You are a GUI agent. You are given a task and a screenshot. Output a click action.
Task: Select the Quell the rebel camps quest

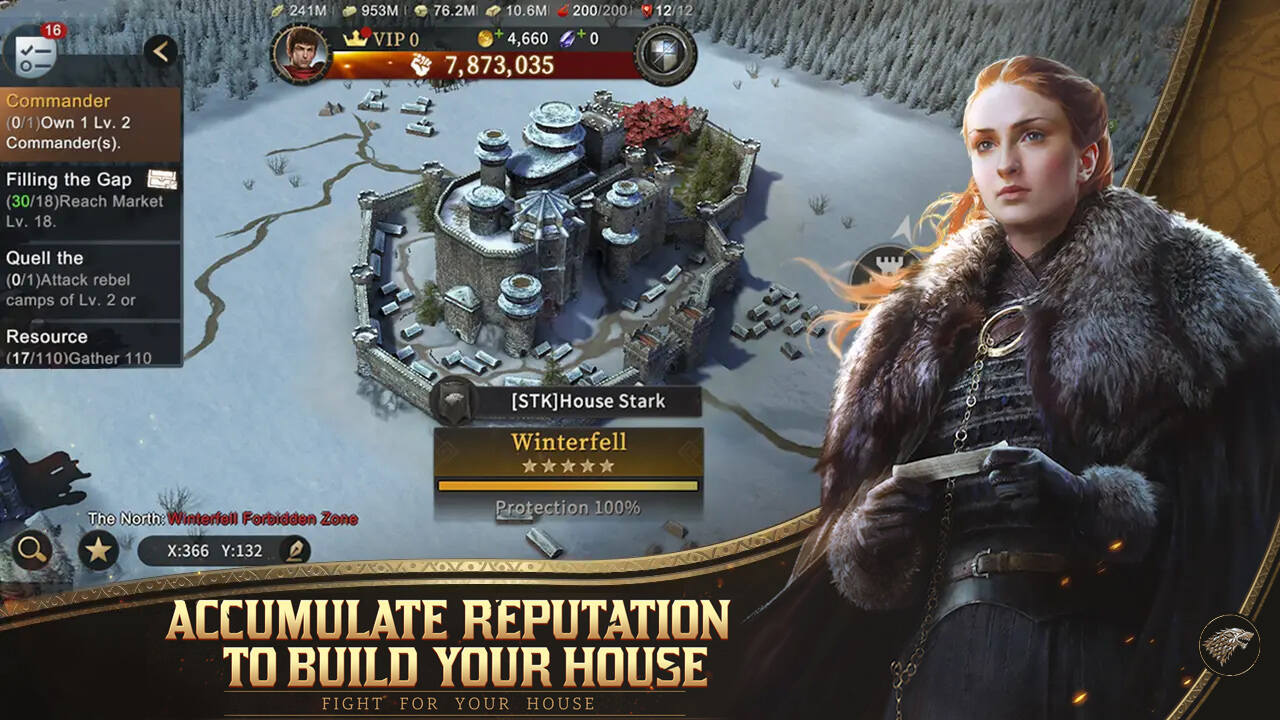[x=90, y=279]
